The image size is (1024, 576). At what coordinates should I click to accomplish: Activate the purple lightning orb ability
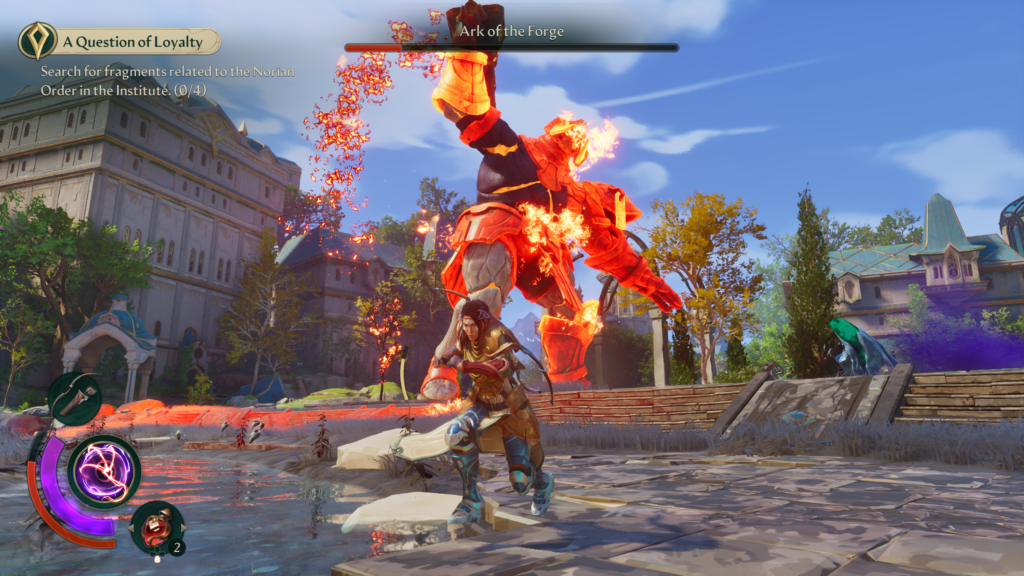click(104, 469)
